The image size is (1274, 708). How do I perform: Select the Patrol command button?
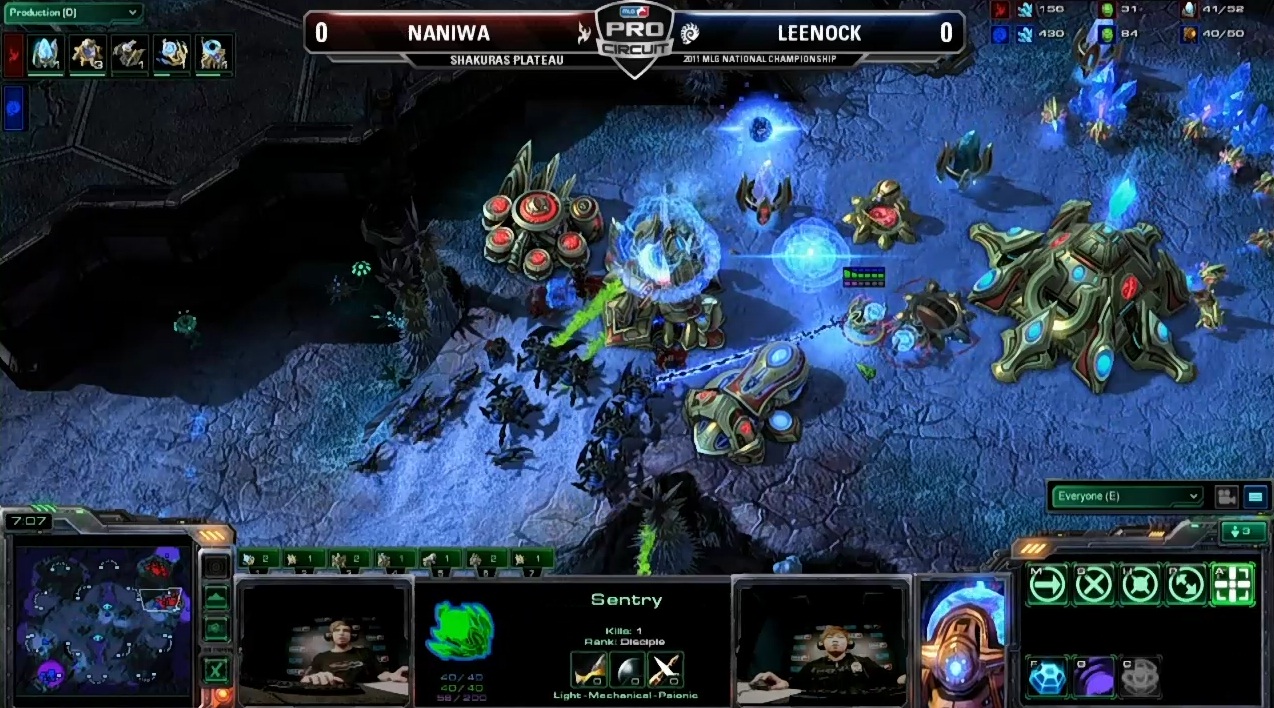point(1186,584)
